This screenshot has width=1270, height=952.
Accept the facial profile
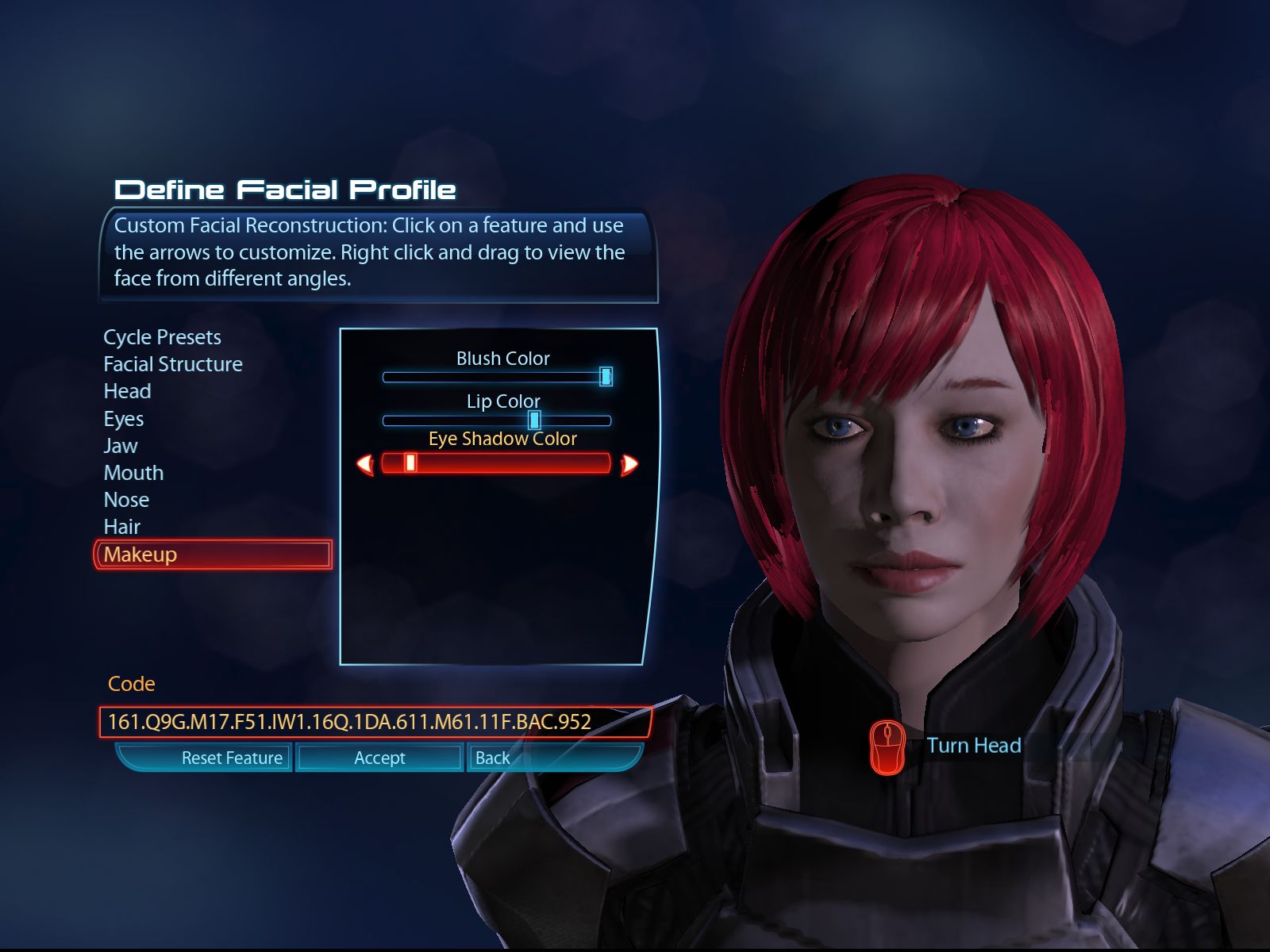379,758
